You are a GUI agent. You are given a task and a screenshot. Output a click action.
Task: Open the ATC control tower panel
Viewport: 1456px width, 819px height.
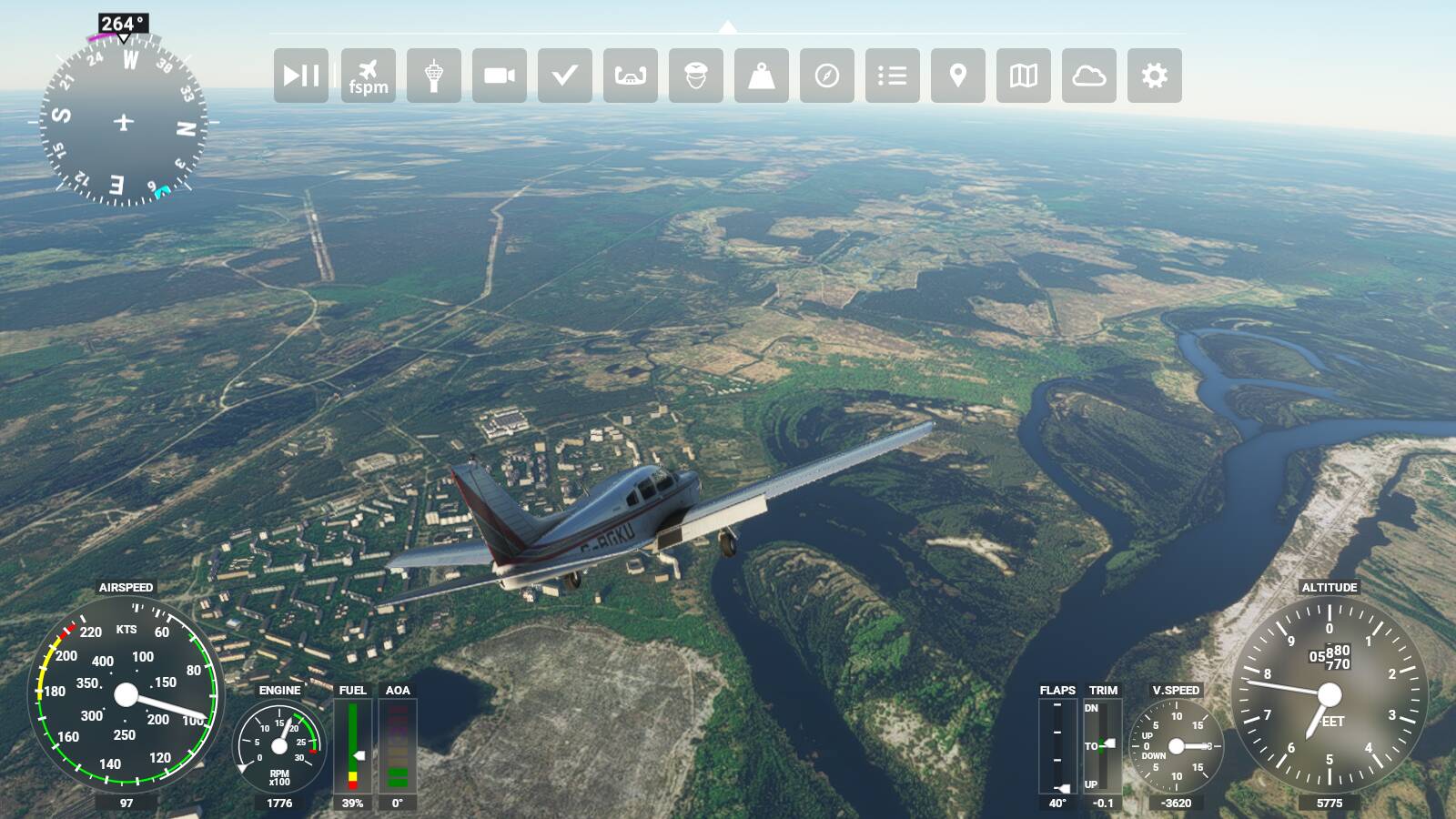pos(434,76)
